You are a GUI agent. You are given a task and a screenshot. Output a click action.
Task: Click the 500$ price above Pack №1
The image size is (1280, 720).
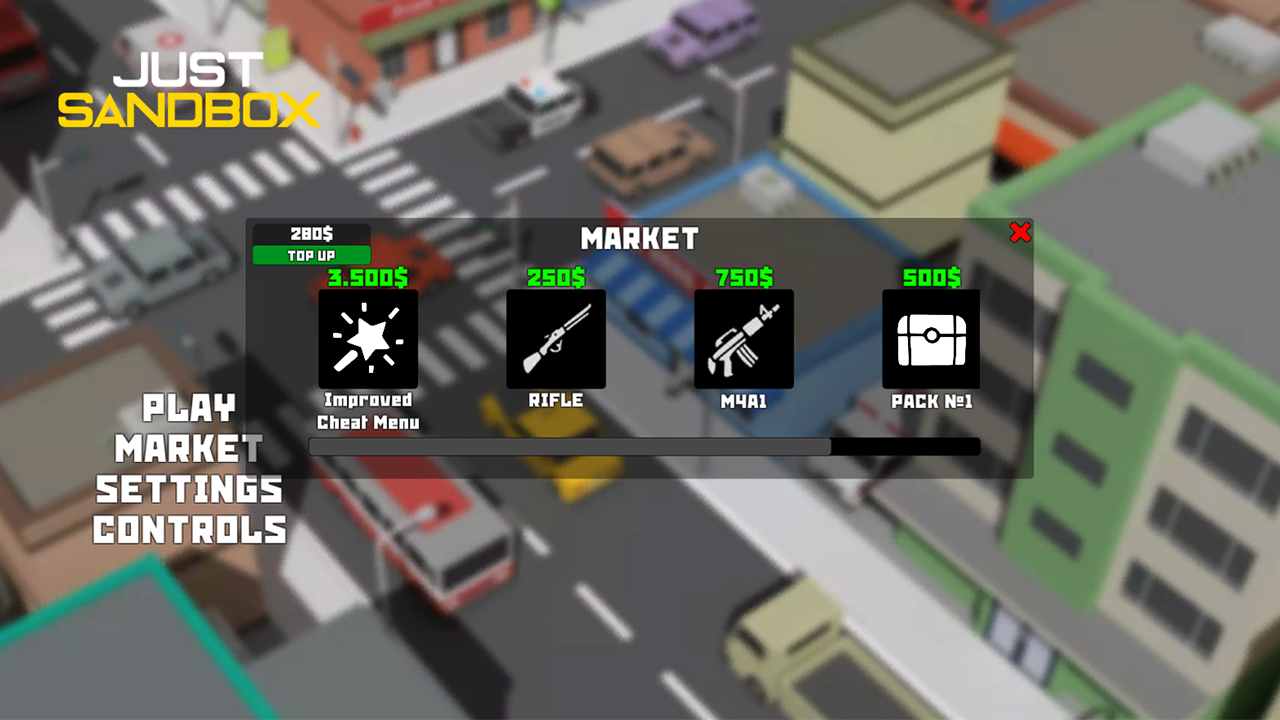coord(930,278)
